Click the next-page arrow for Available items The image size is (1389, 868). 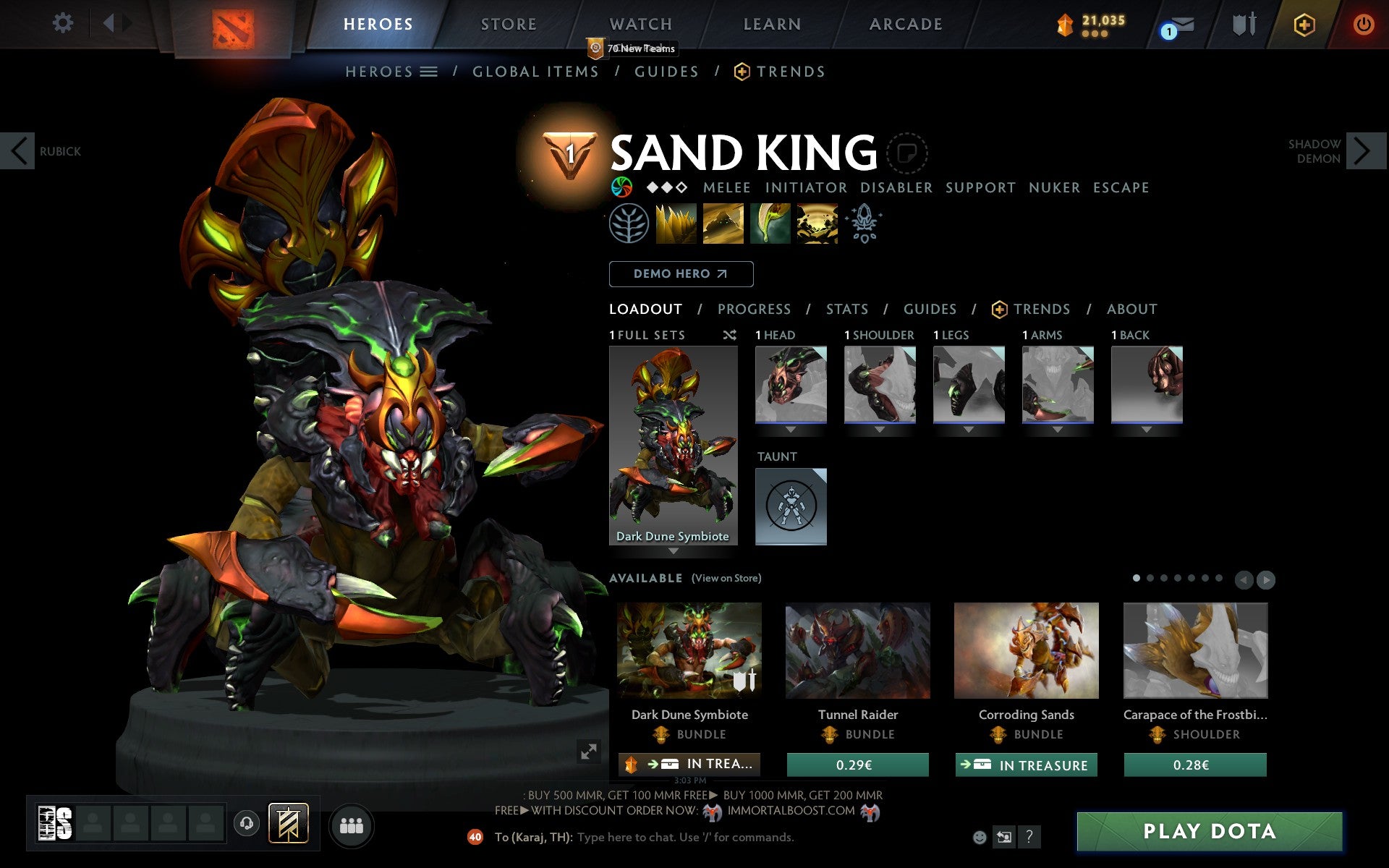click(1265, 579)
